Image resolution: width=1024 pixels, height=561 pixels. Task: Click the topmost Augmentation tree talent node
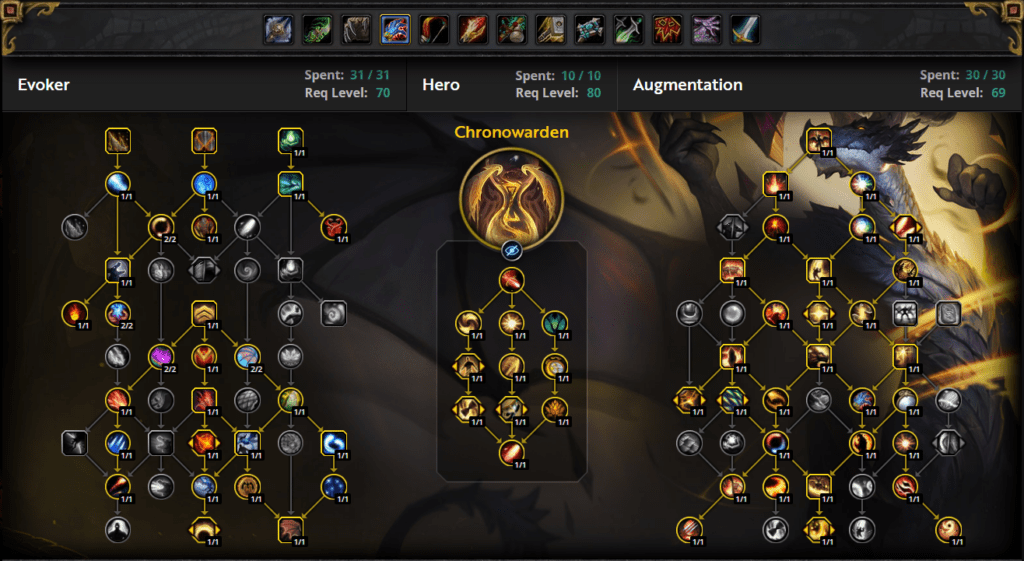(819, 141)
